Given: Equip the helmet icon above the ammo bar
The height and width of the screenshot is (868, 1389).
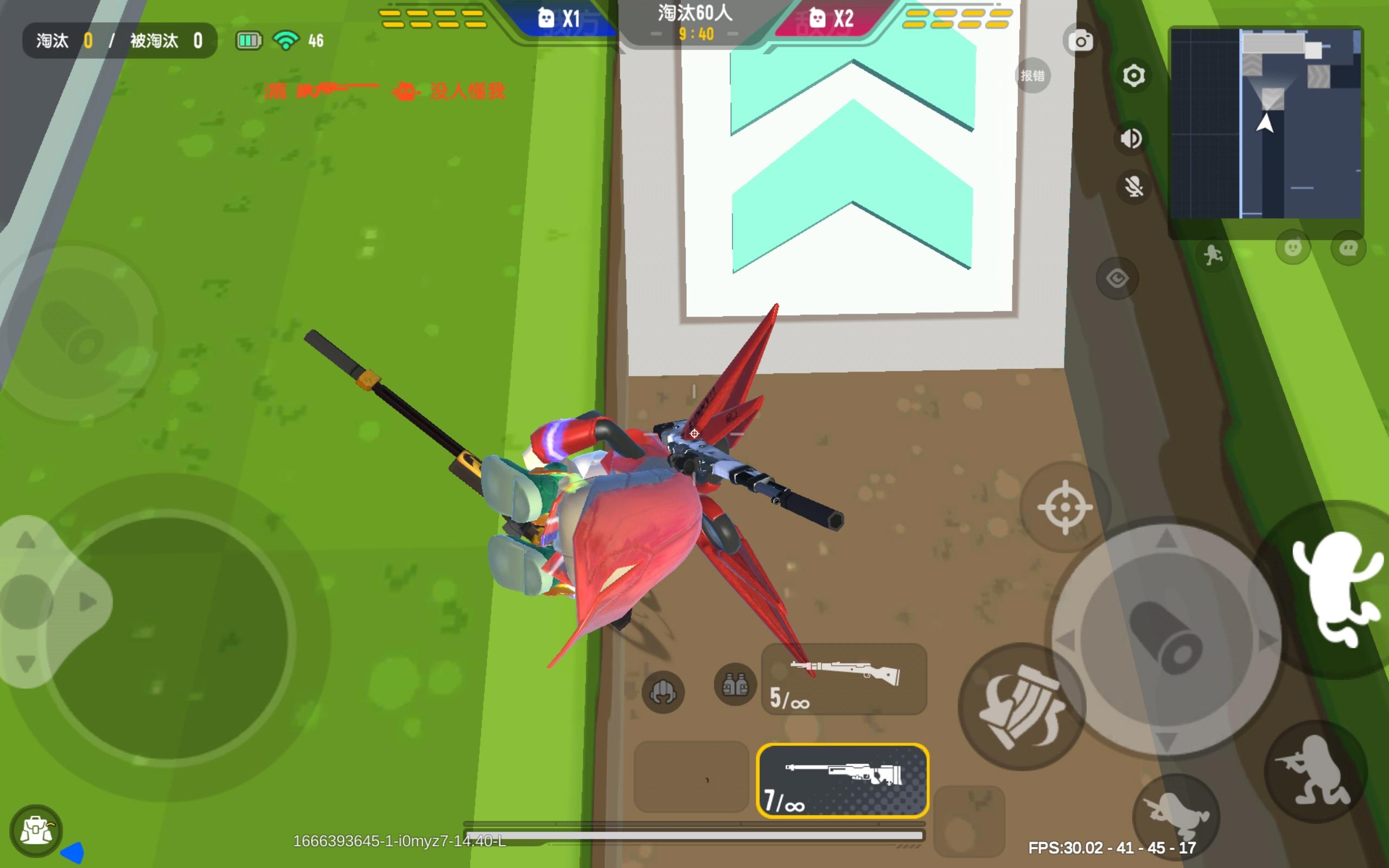Looking at the screenshot, I should pos(662,692).
